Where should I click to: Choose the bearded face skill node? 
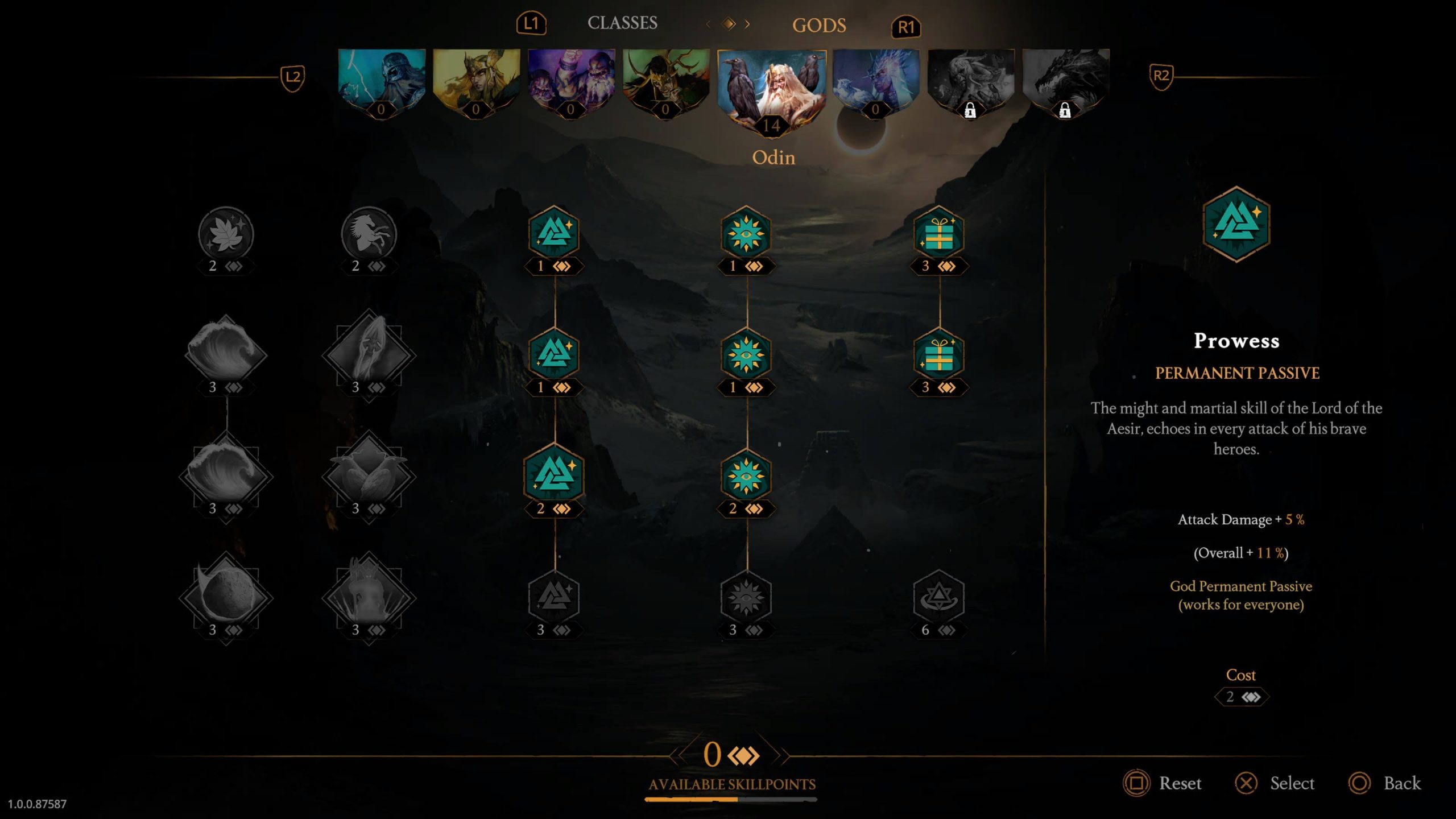pyautogui.click(x=369, y=354)
